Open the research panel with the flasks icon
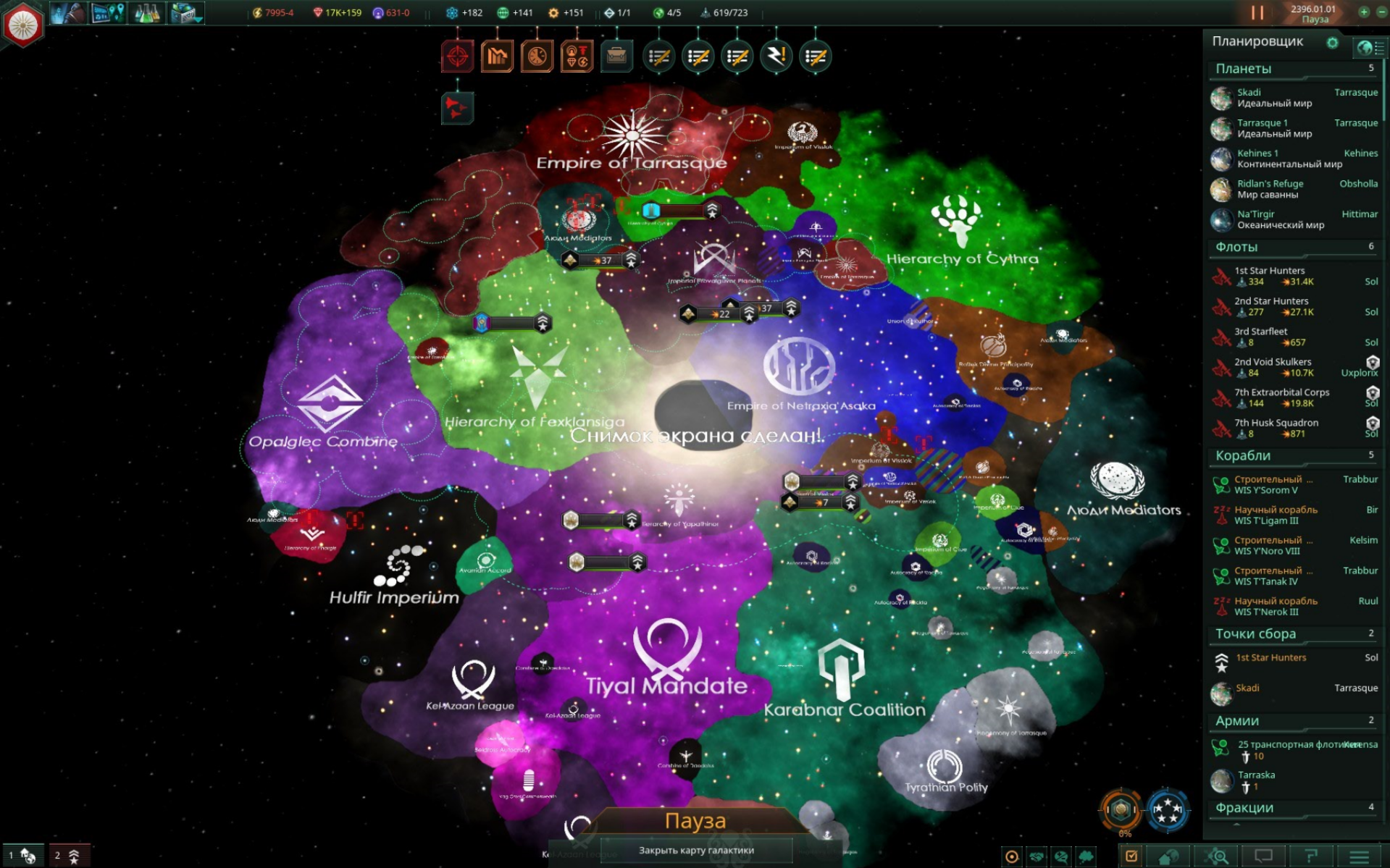 pyautogui.click(x=146, y=12)
